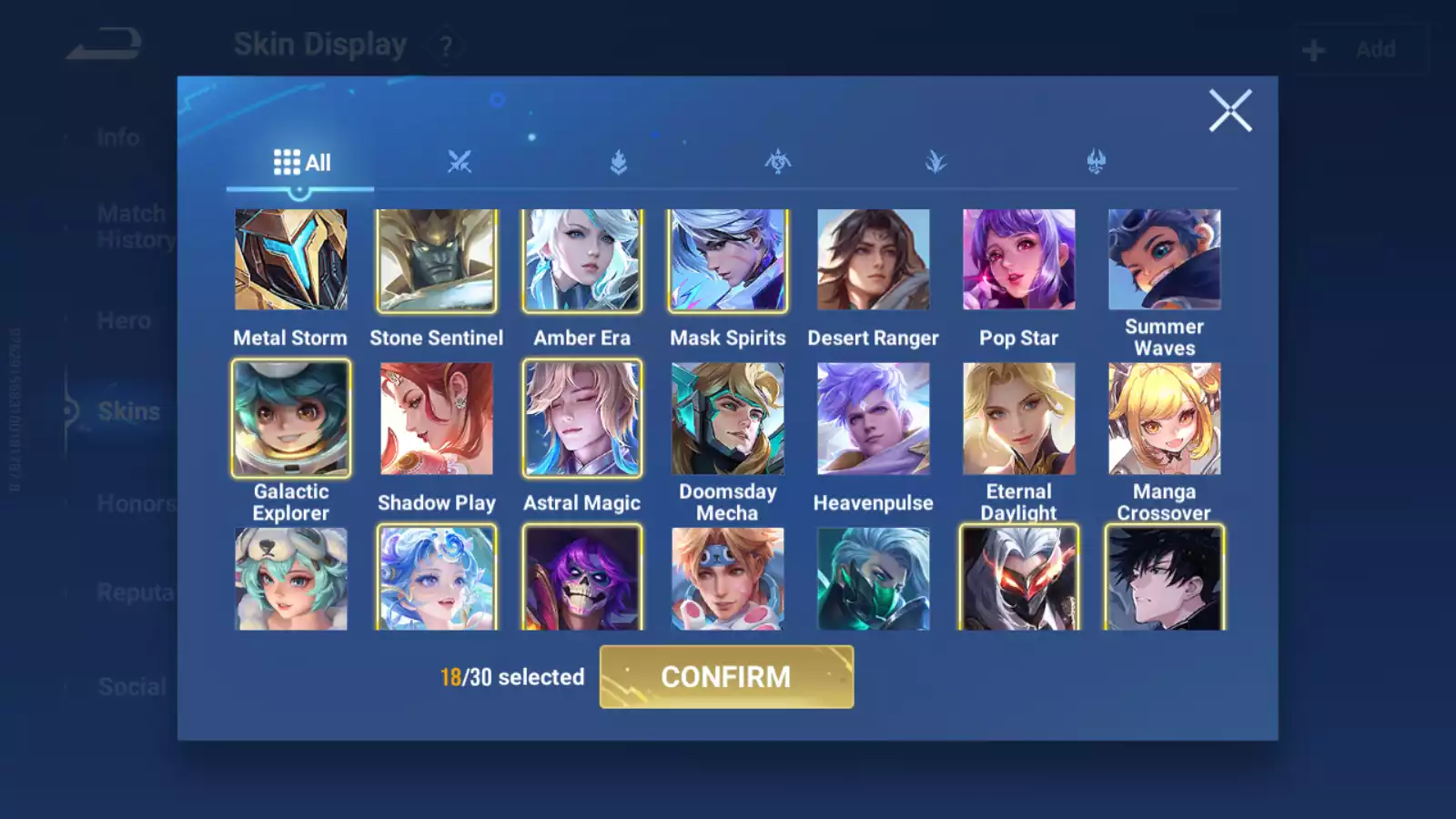Confirm the skin selection
The width and height of the screenshot is (1456, 819).
point(726,677)
